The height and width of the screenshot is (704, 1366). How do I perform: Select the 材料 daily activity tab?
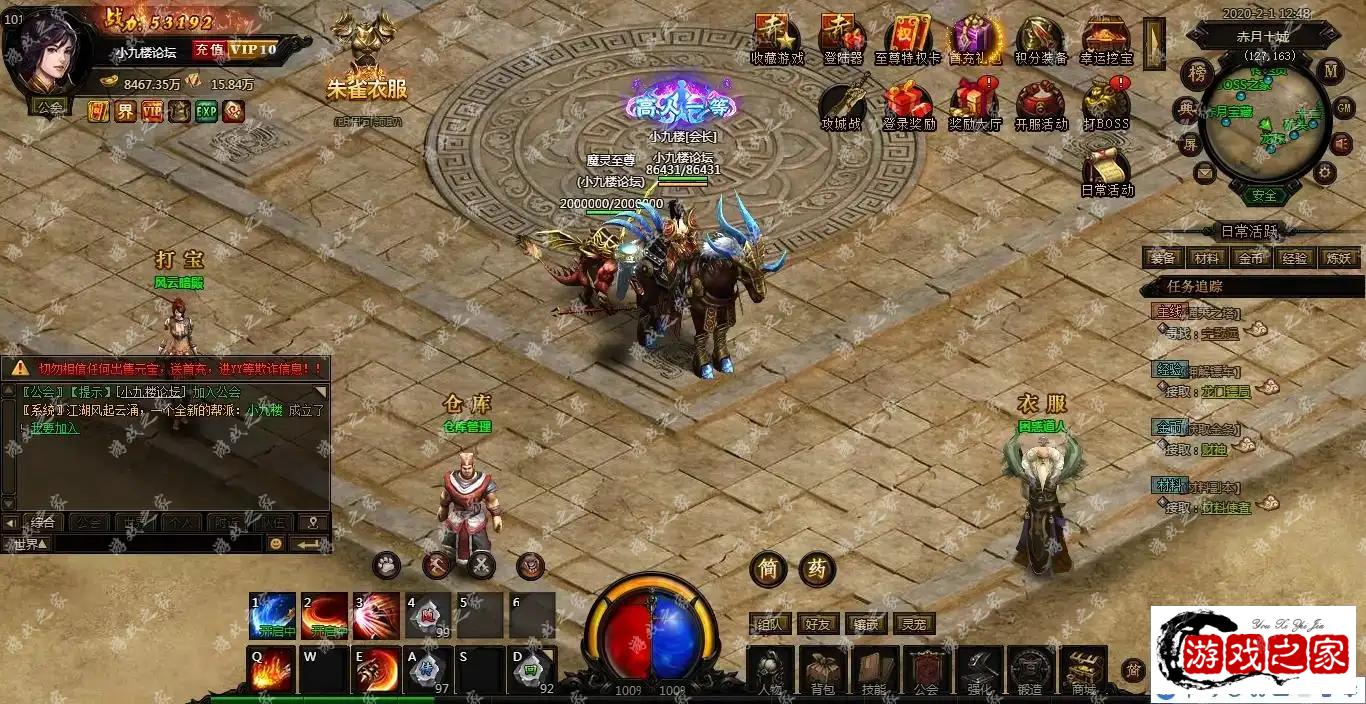click(x=1207, y=258)
